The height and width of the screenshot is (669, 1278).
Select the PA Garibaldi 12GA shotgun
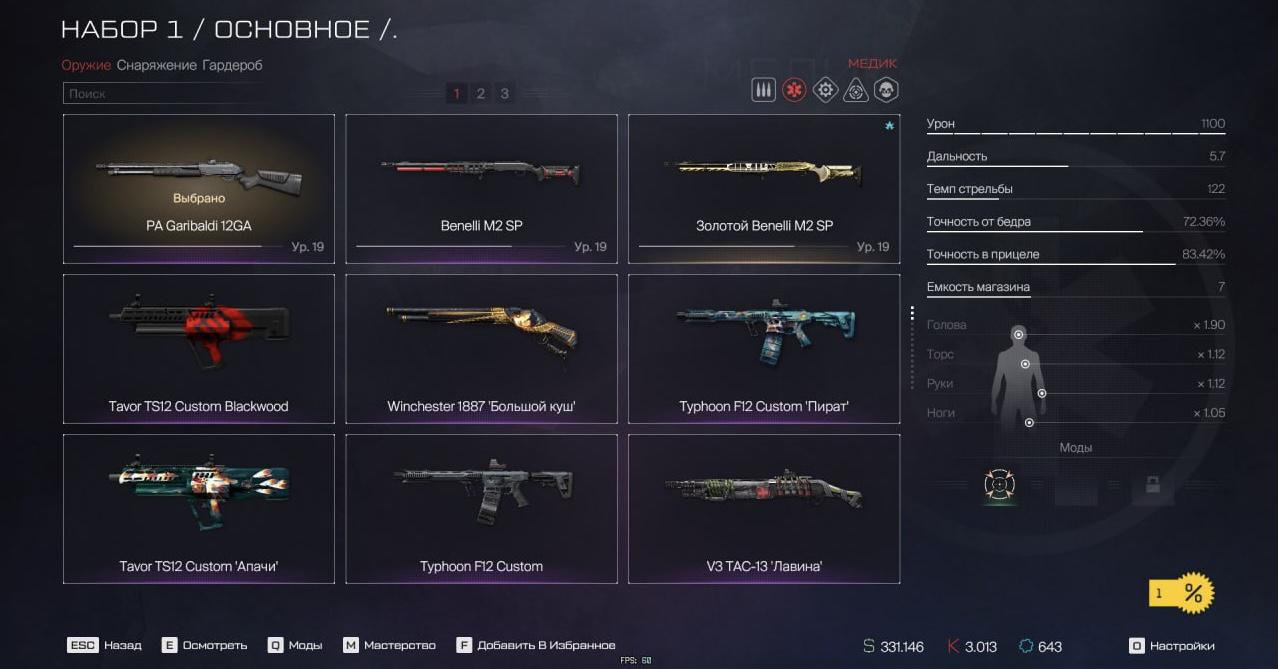tap(198, 188)
